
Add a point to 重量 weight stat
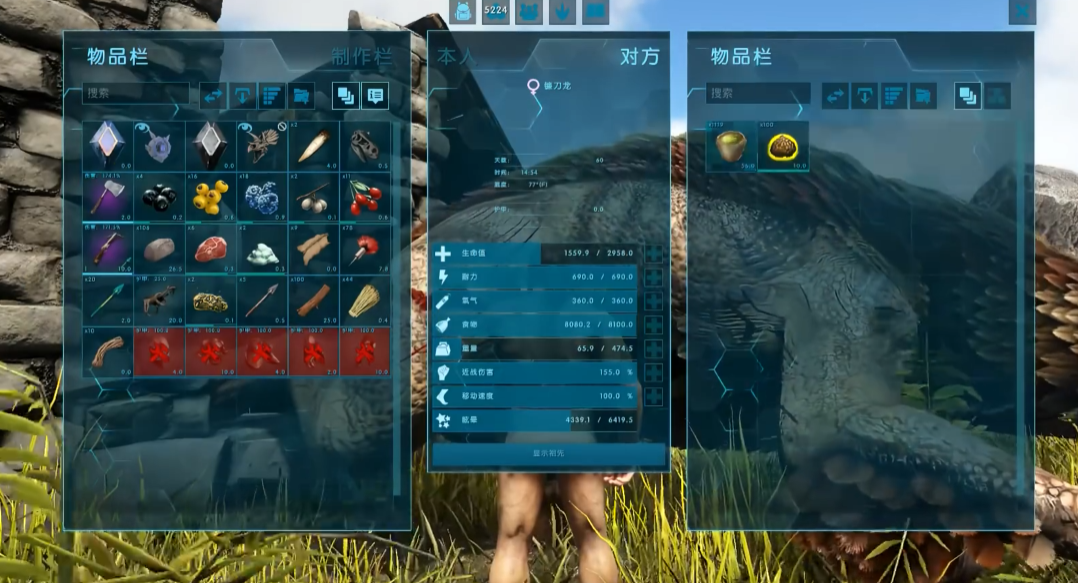click(x=653, y=349)
